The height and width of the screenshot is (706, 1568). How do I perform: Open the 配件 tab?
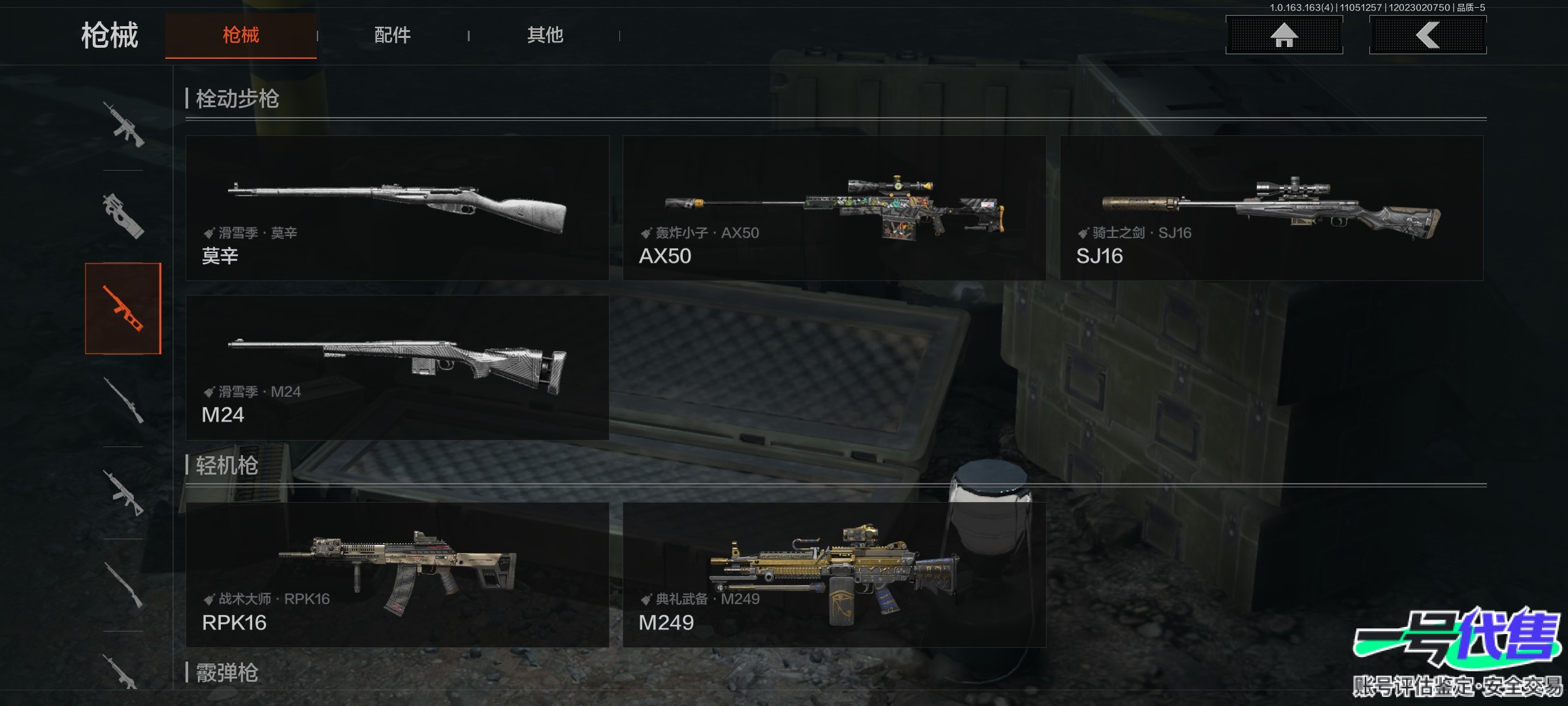(392, 35)
